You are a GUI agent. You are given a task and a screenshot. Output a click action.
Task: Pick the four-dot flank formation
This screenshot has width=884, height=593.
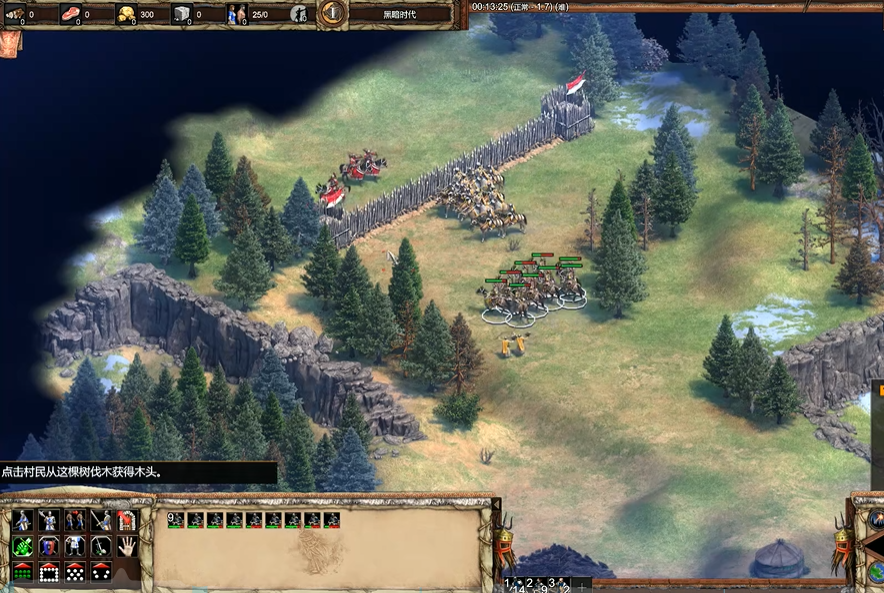[101, 572]
